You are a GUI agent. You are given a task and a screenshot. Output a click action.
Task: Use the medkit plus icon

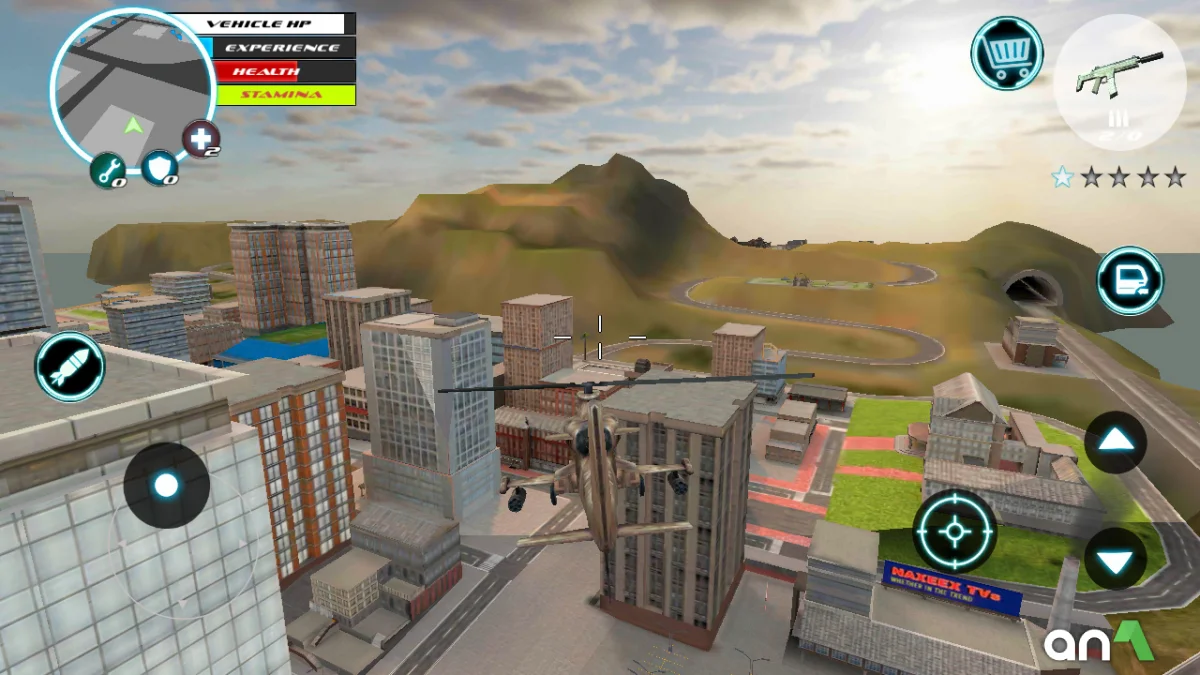(x=200, y=139)
